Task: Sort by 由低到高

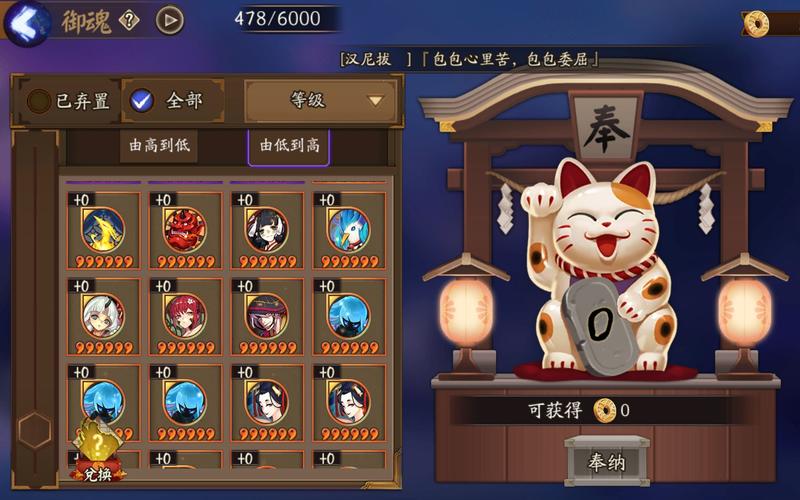Action: pyautogui.click(x=289, y=145)
